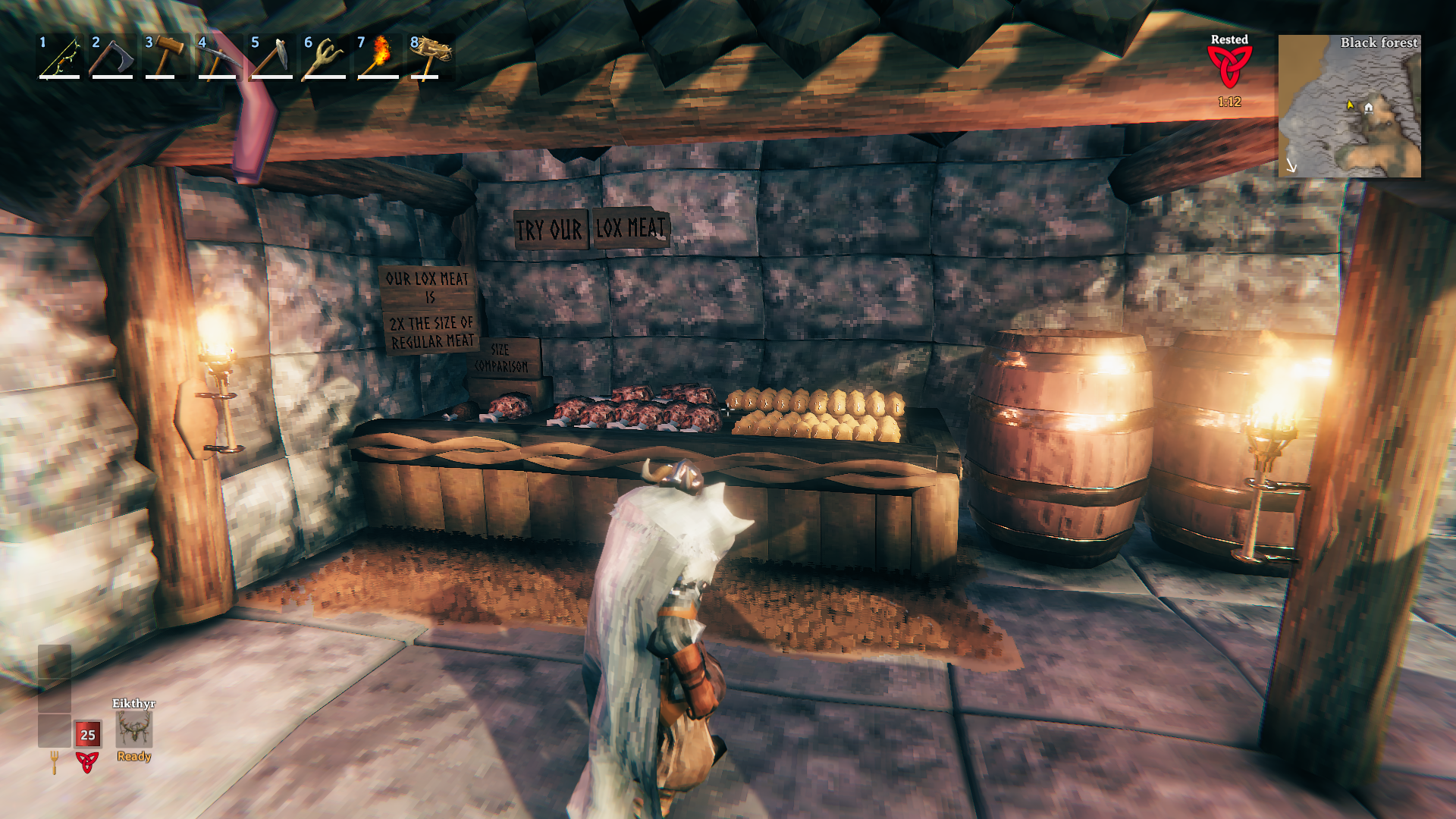Equip the burning torch in slot 7

click(x=378, y=58)
